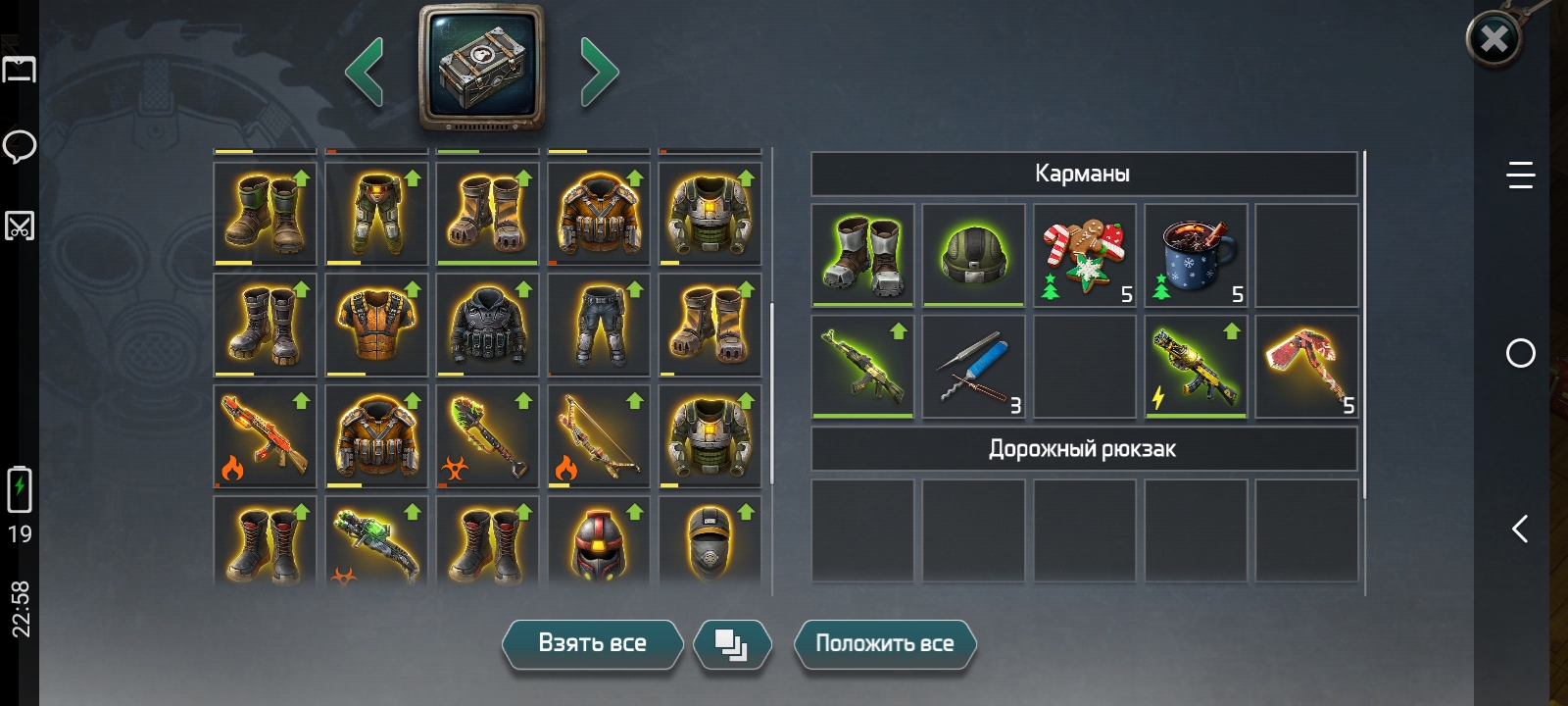Image resolution: width=1568 pixels, height=706 pixels.
Task: Choose the blue-handled multitool item
Action: coord(973,366)
